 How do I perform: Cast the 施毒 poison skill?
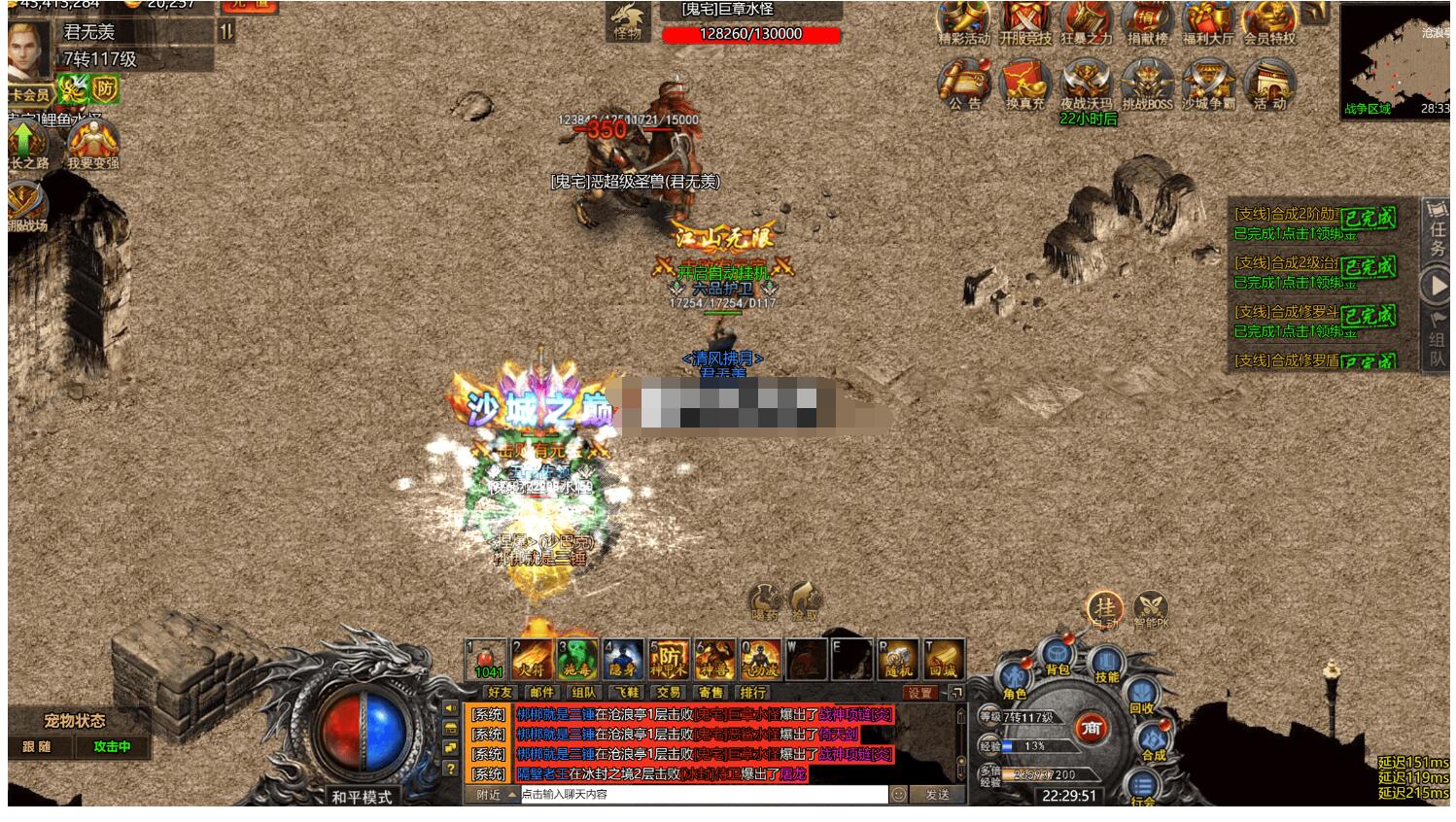(x=577, y=659)
